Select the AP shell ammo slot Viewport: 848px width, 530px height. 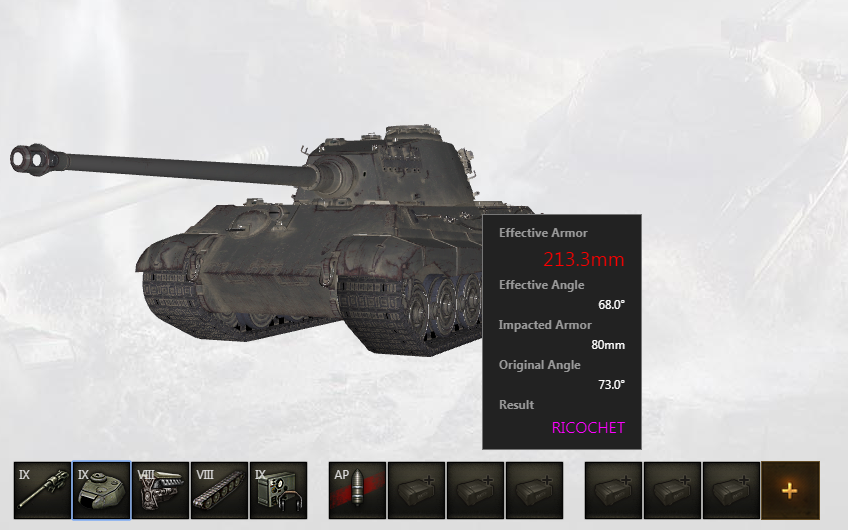pos(357,490)
